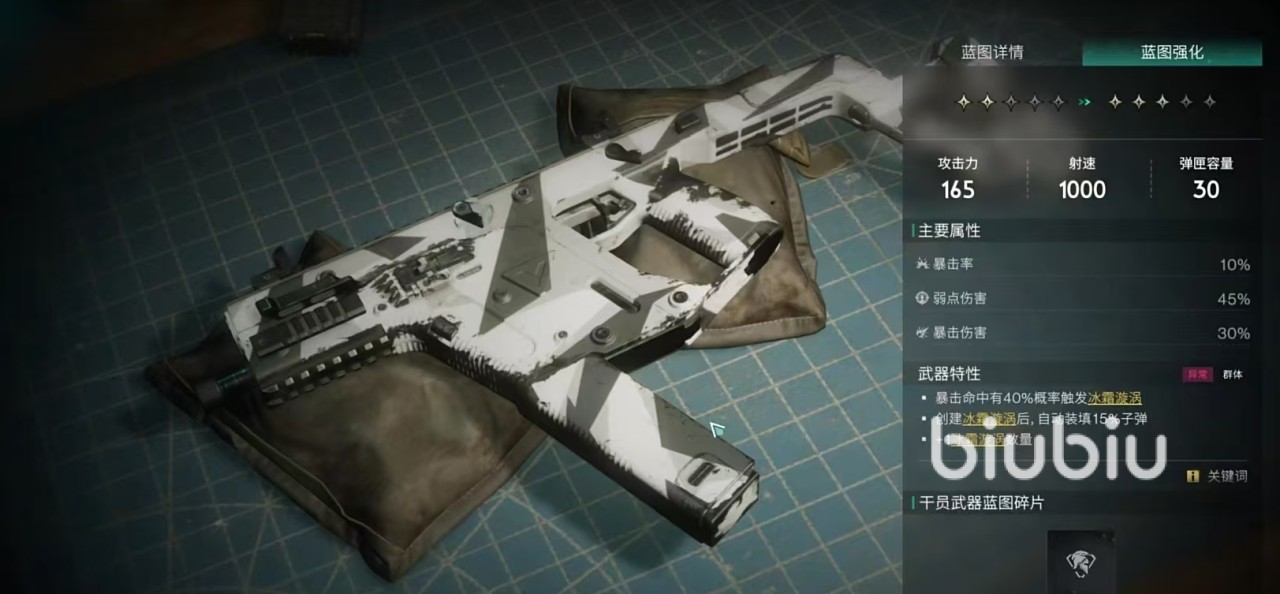This screenshot has height=594, width=1280.
Task: Click the first 冰霜漩涡 keyword link
Action: (1128, 398)
